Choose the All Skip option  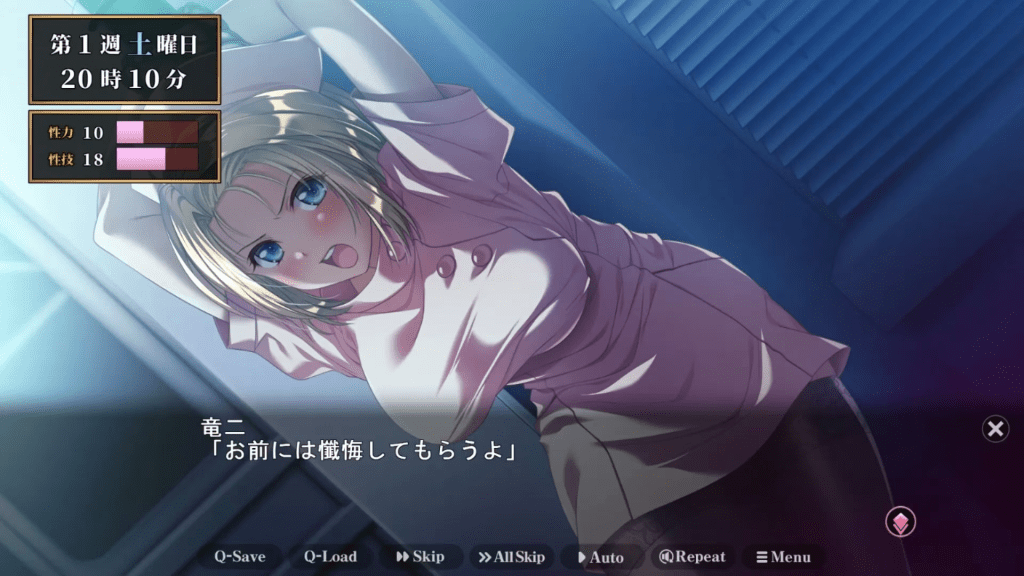(x=511, y=557)
